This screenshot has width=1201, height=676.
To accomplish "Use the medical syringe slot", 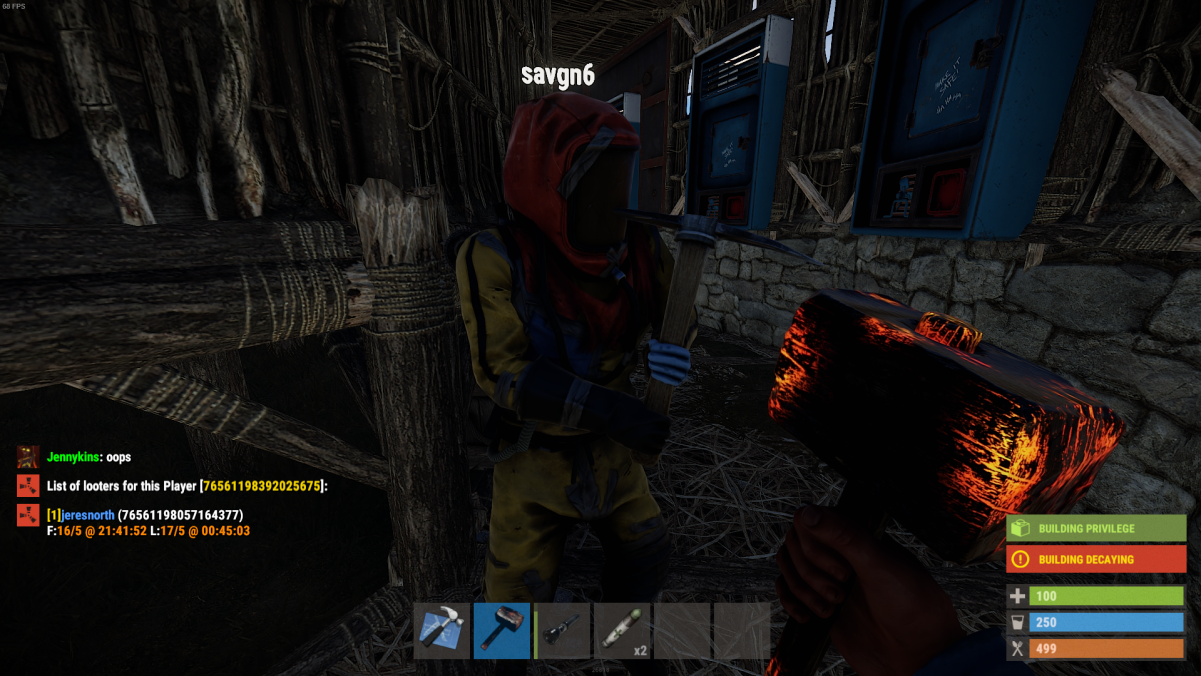I will 622,630.
